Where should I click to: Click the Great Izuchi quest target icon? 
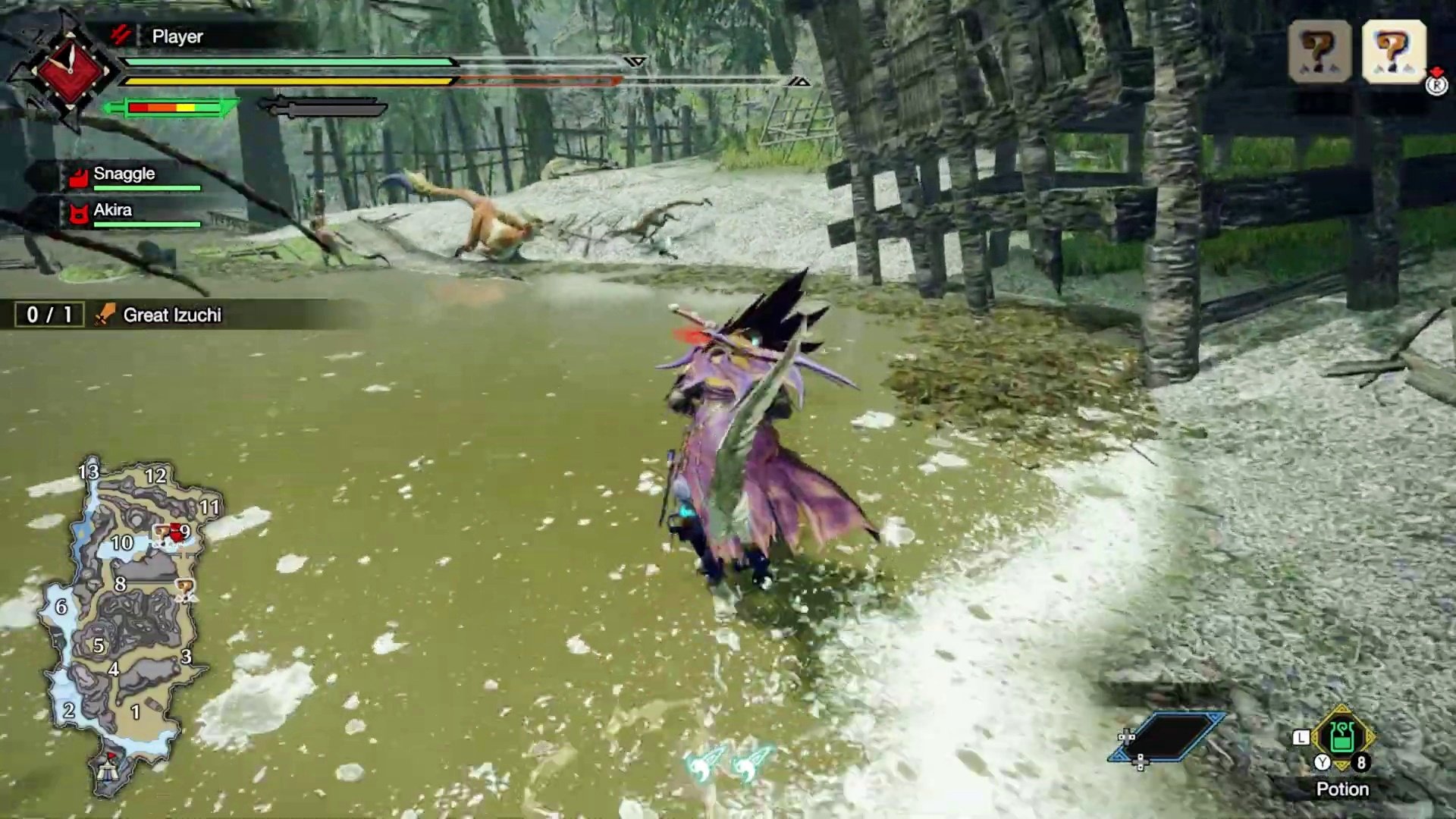pyautogui.click(x=105, y=315)
